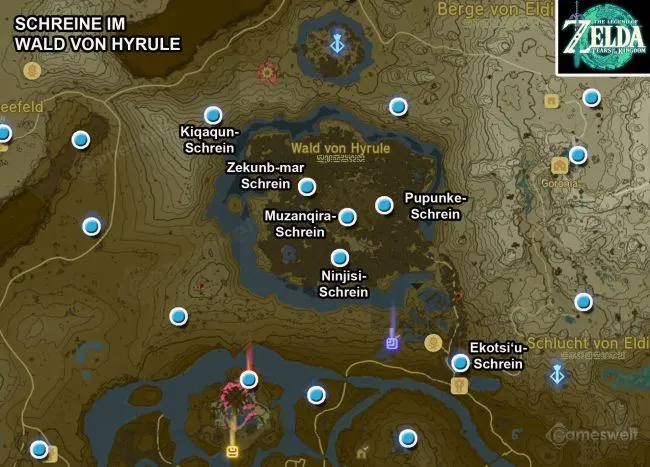Screen dimensions: 650x467
Task: Choose the Muzanqira-Schrein blue marker
Action: tap(347, 217)
